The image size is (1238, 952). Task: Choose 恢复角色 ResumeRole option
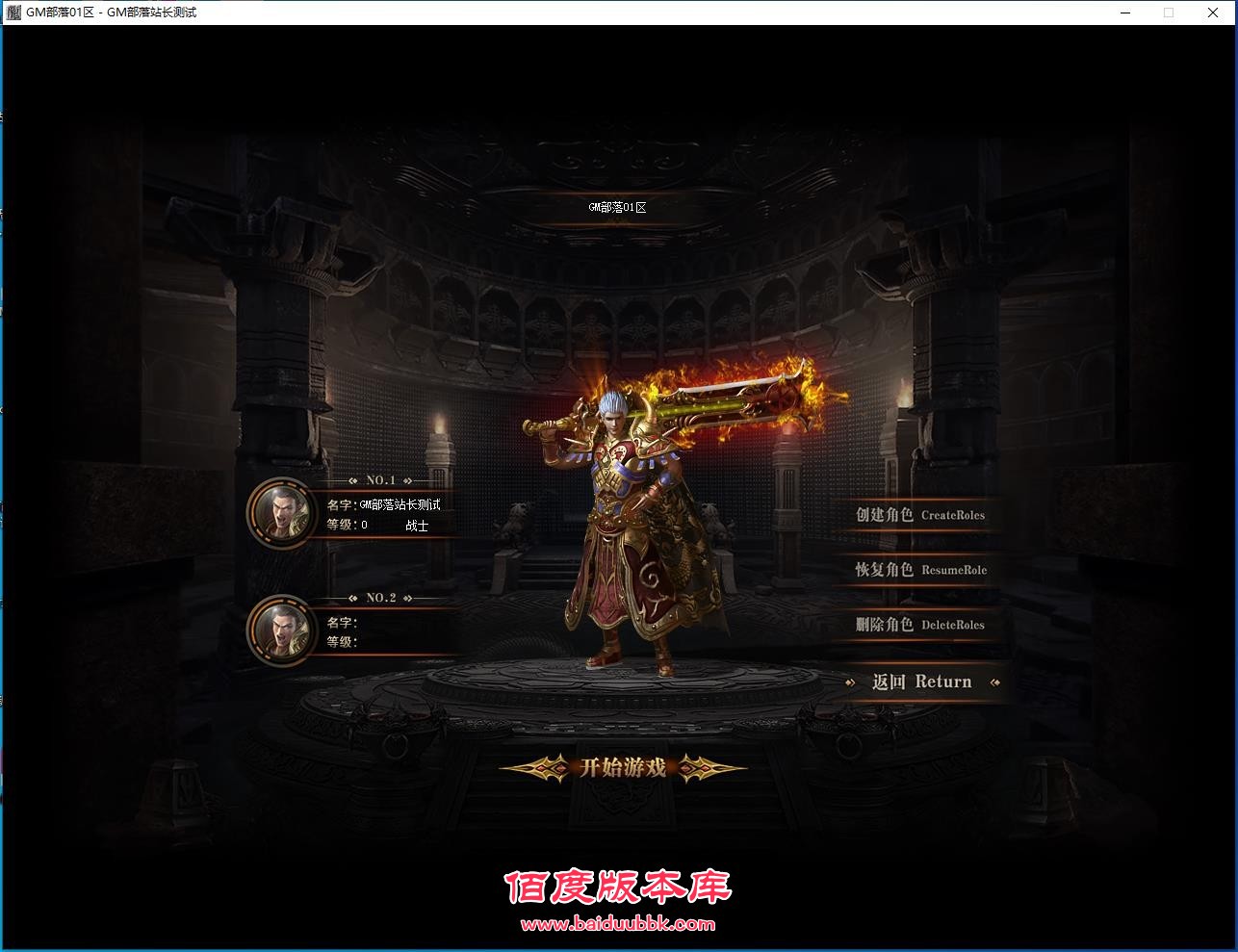pyautogui.click(x=919, y=570)
